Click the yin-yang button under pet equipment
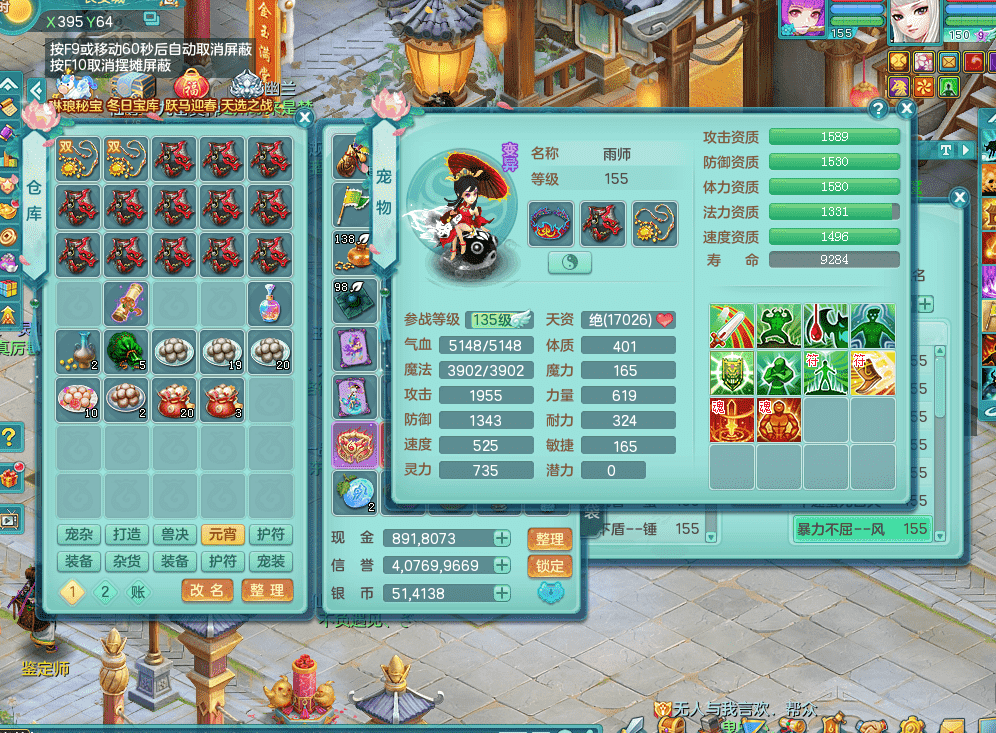The image size is (996, 733). pyautogui.click(x=570, y=263)
